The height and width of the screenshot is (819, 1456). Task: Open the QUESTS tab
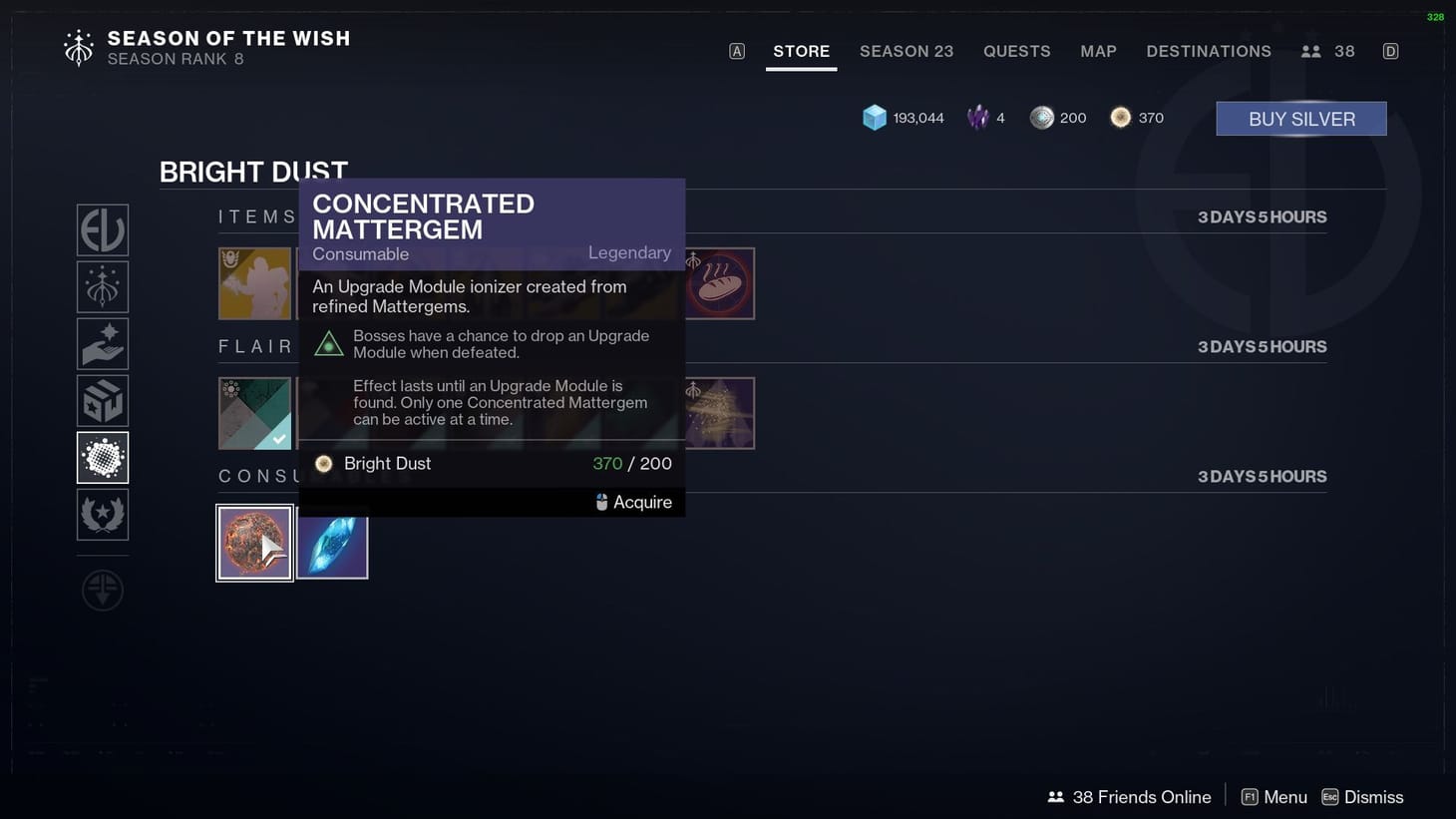[1016, 51]
